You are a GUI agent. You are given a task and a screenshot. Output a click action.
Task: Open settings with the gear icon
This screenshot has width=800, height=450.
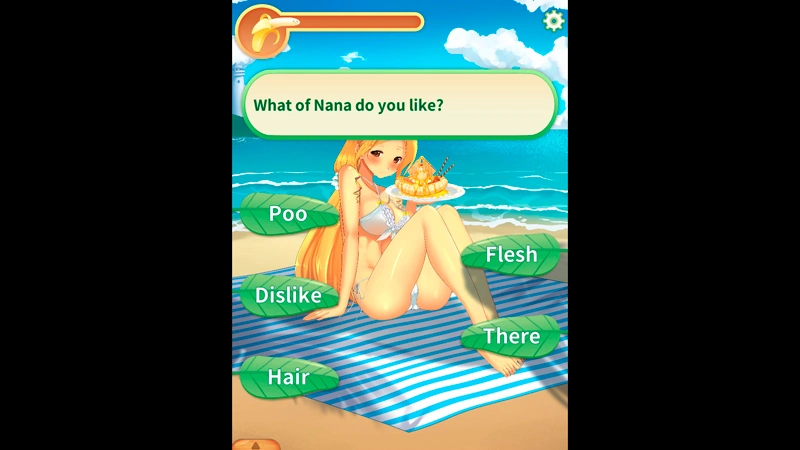(552, 20)
